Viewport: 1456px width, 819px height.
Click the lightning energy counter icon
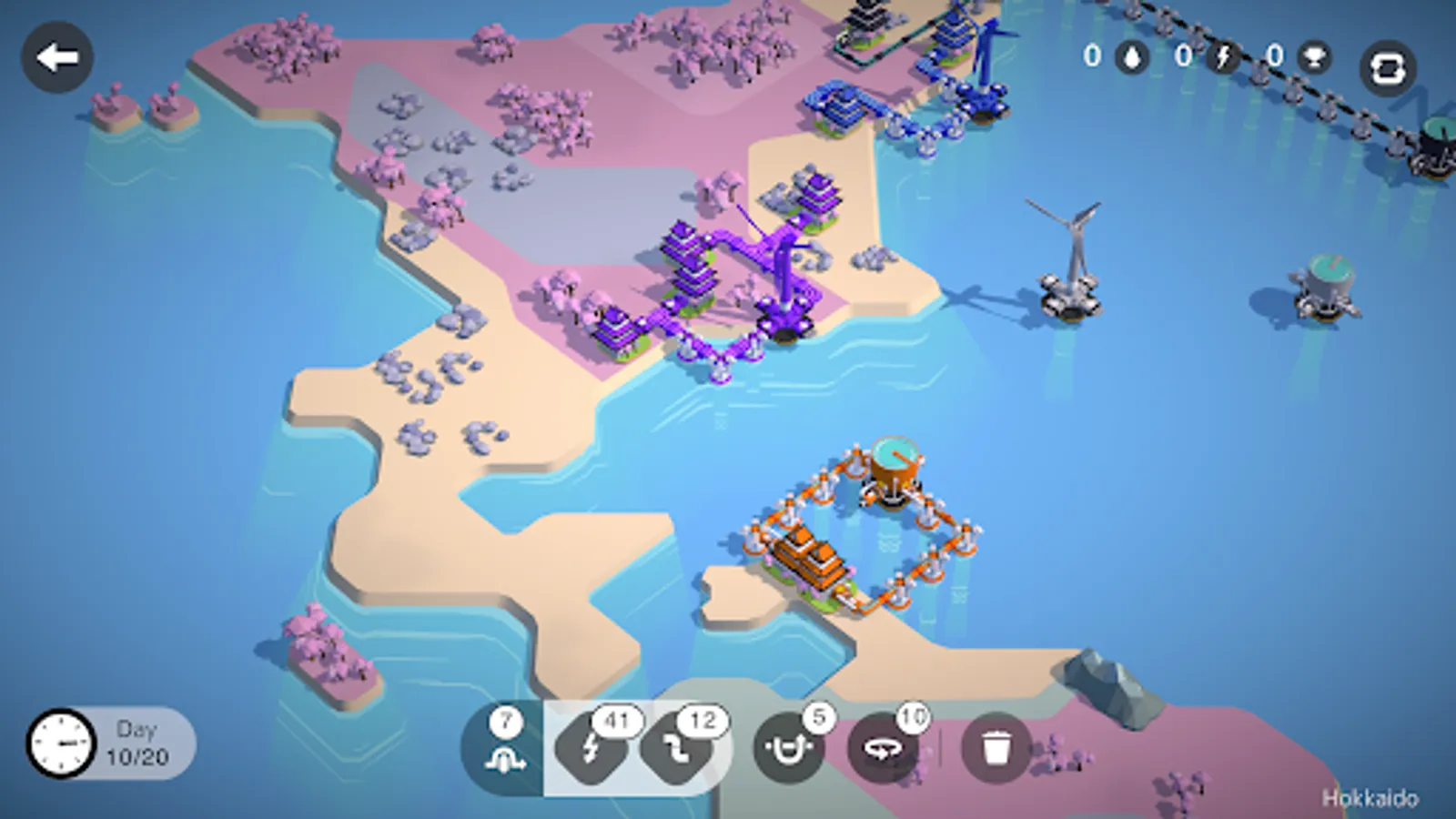1223,55
